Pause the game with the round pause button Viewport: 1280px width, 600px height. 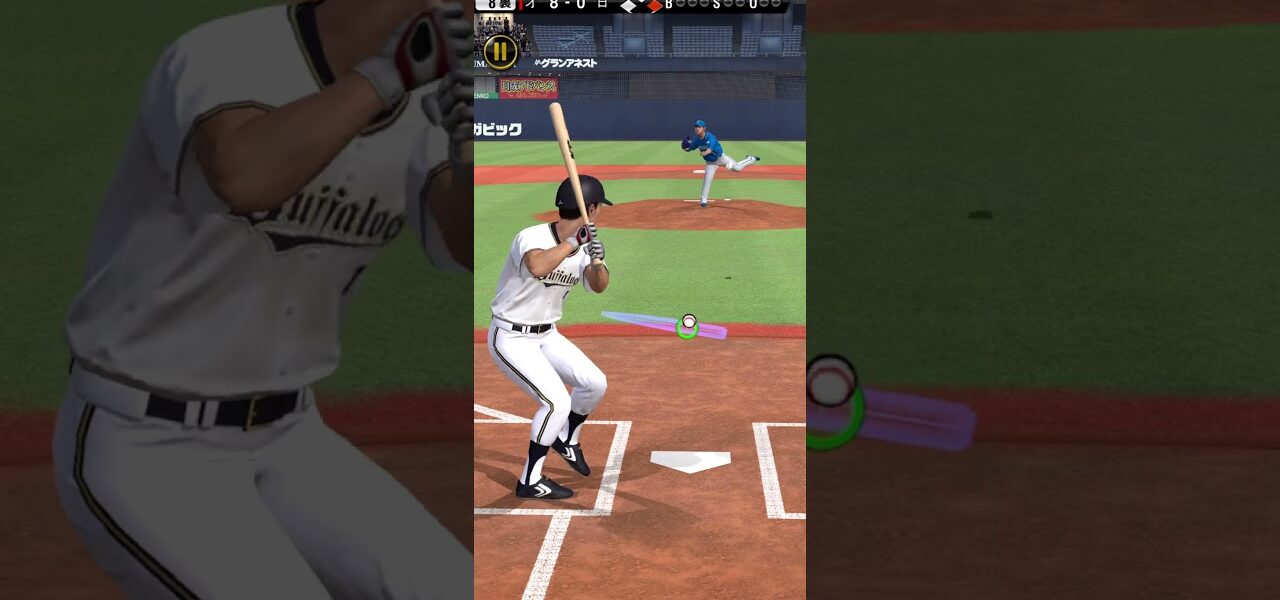tap(500, 51)
